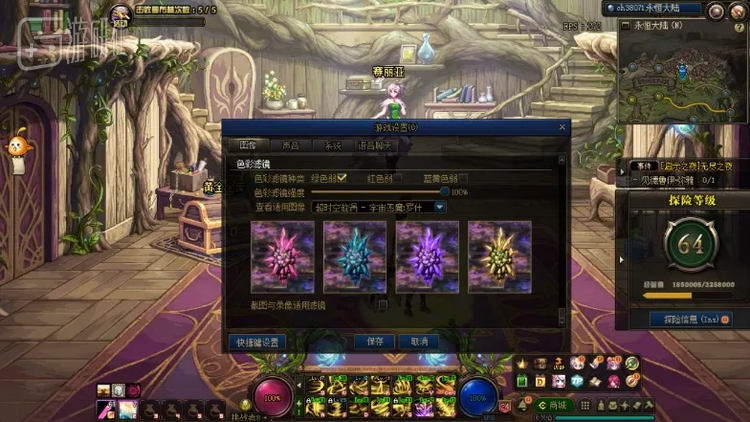Screen dimensions: 750x422
Task: Switch to the 系统 (System) settings tab
Action: (332, 145)
